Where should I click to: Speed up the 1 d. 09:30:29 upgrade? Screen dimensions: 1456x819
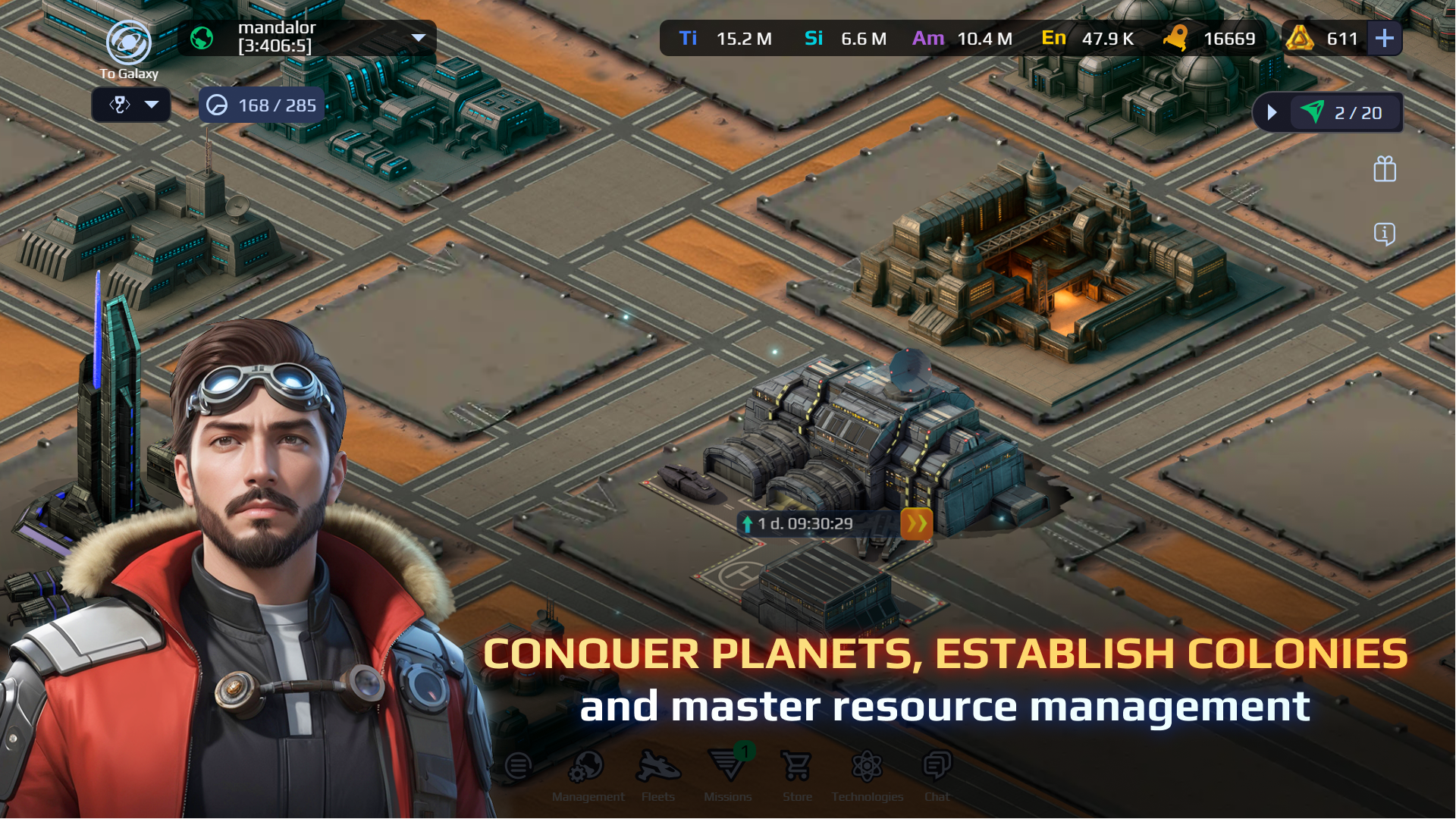click(x=916, y=523)
